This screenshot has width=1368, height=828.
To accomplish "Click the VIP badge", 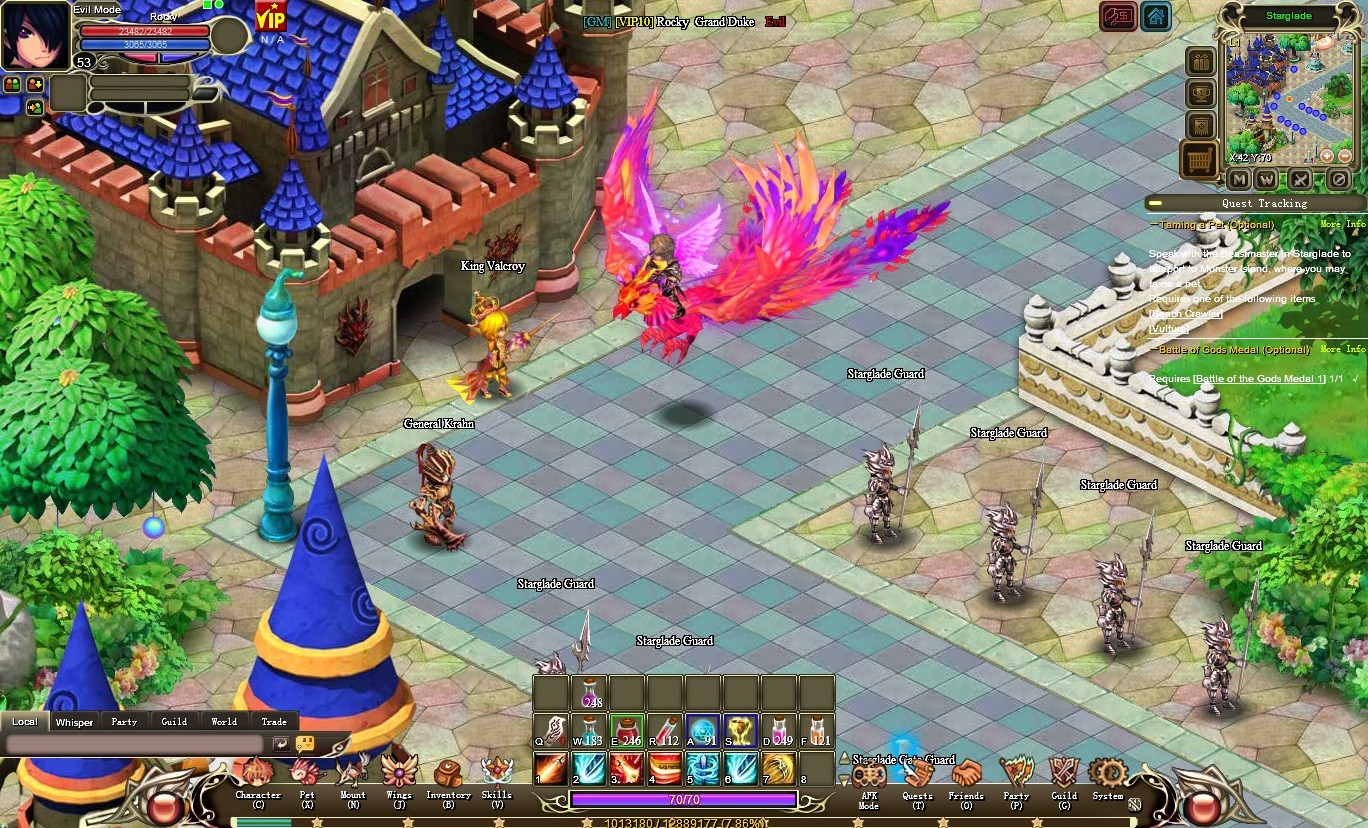I will 270,18.
